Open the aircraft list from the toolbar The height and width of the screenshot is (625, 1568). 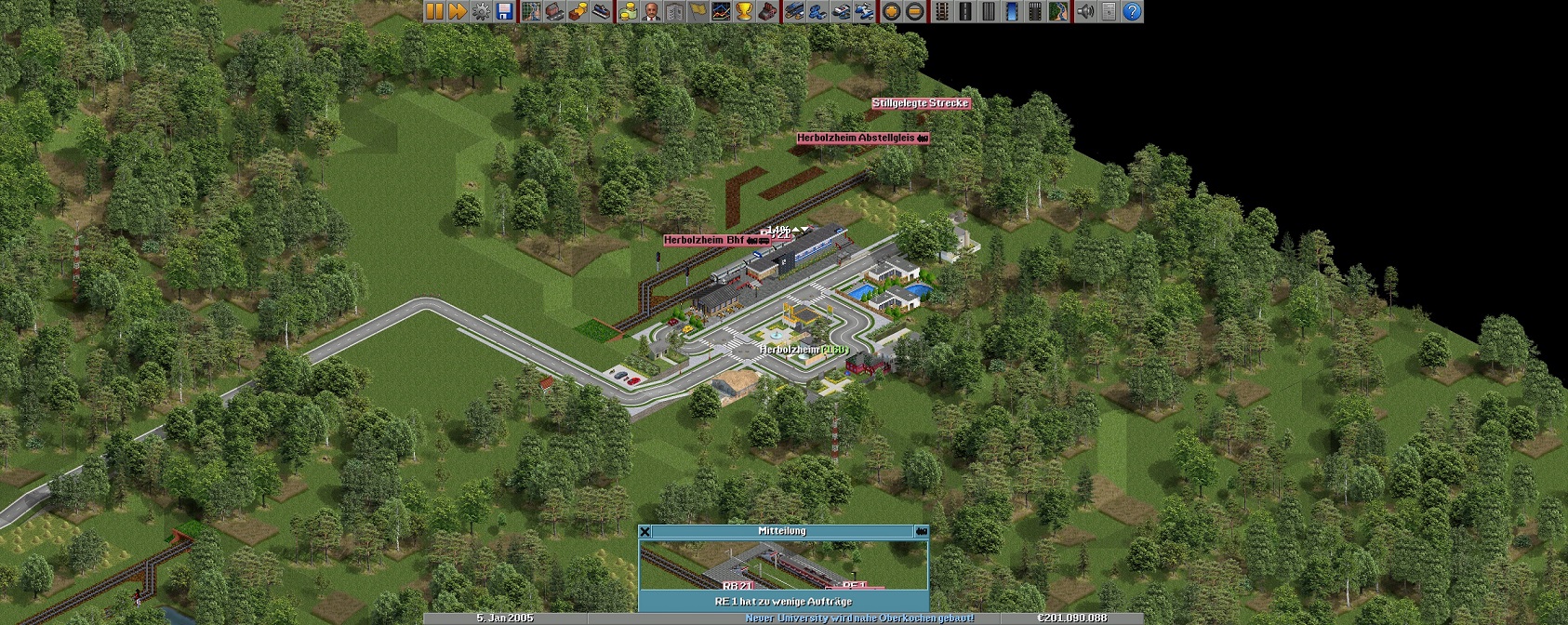864,11
